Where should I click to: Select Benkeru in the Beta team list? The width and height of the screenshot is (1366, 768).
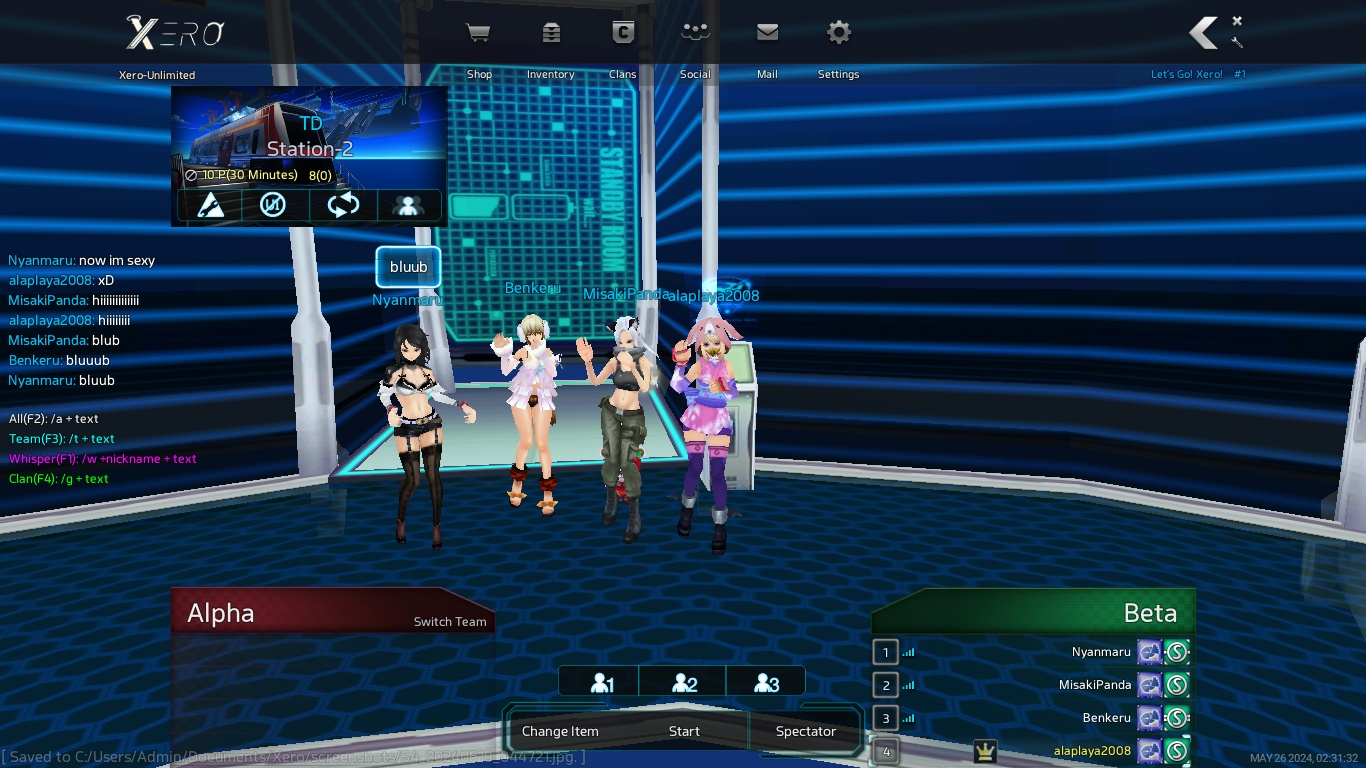coord(1106,718)
